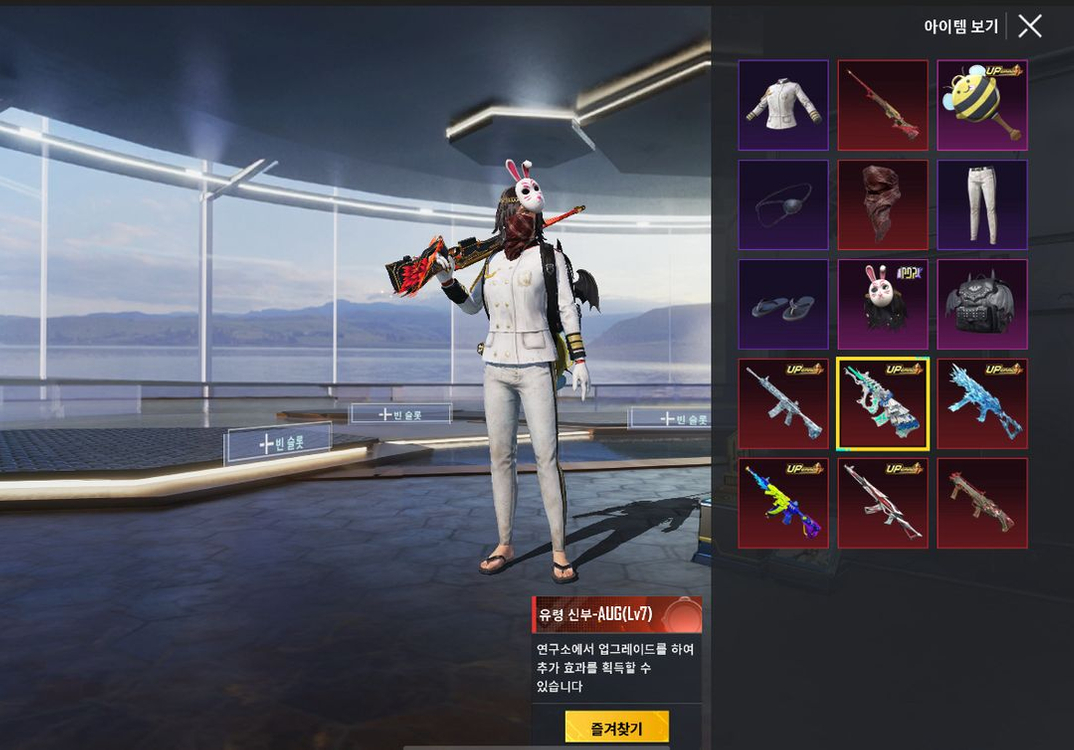Close the item view with the X
Screen dimensions: 1074x750
pos(1030,27)
